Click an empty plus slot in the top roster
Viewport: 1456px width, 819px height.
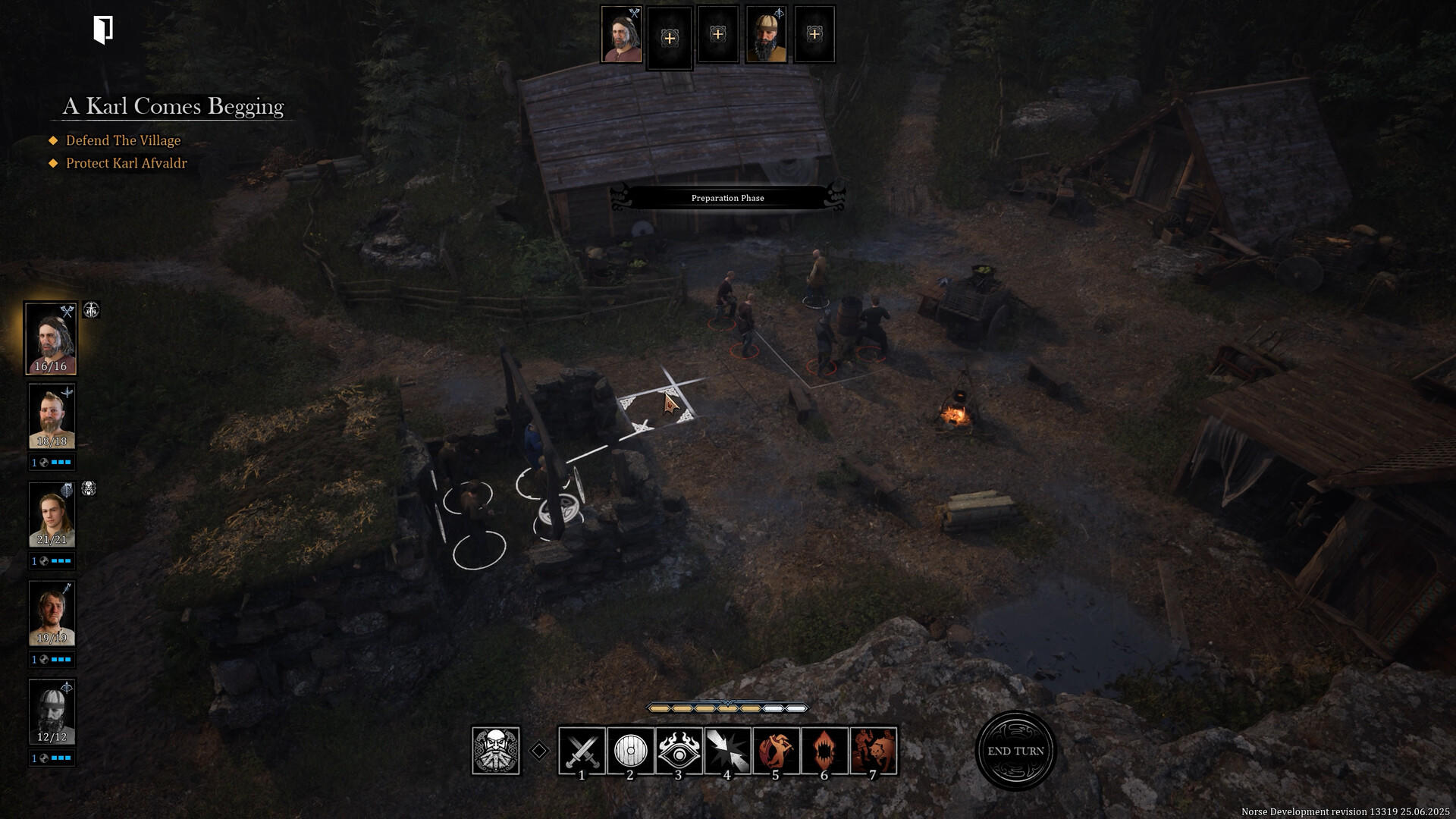tap(670, 34)
